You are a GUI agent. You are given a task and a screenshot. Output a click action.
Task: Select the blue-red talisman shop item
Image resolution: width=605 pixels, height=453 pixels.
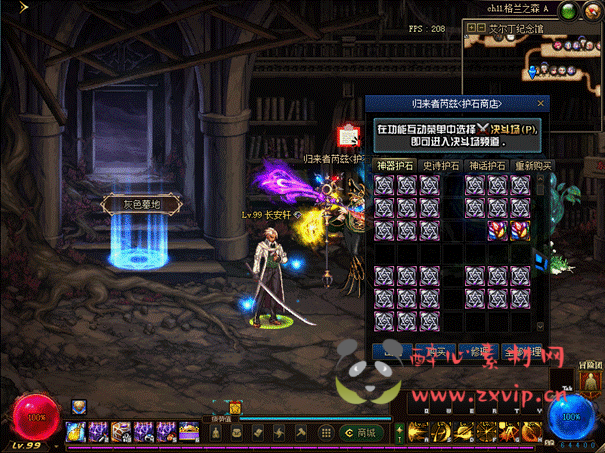tap(520, 230)
